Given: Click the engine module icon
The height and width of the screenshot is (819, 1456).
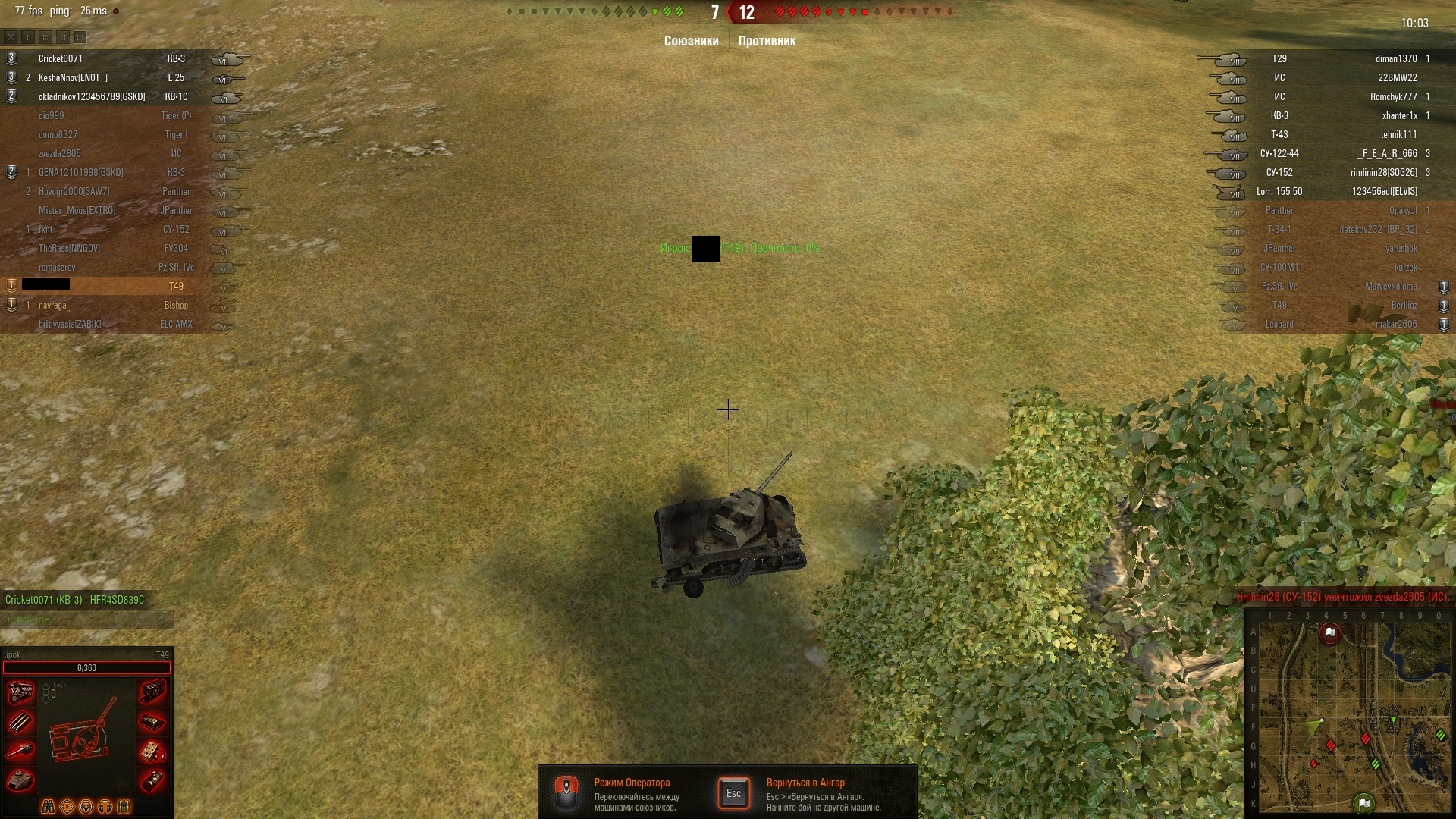Looking at the screenshot, I should pos(20,692).
